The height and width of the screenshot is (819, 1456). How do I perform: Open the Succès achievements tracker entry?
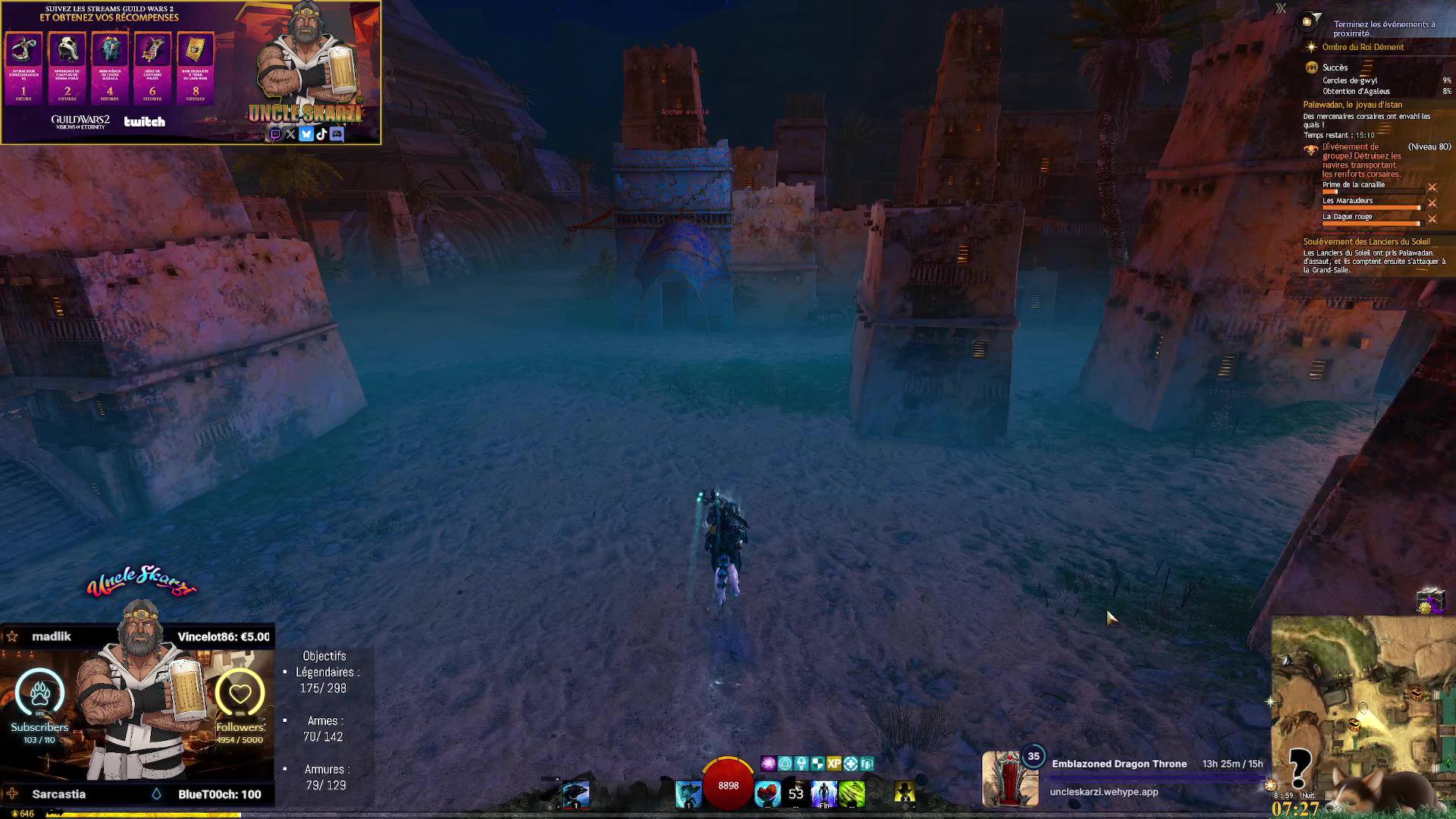1335,67
